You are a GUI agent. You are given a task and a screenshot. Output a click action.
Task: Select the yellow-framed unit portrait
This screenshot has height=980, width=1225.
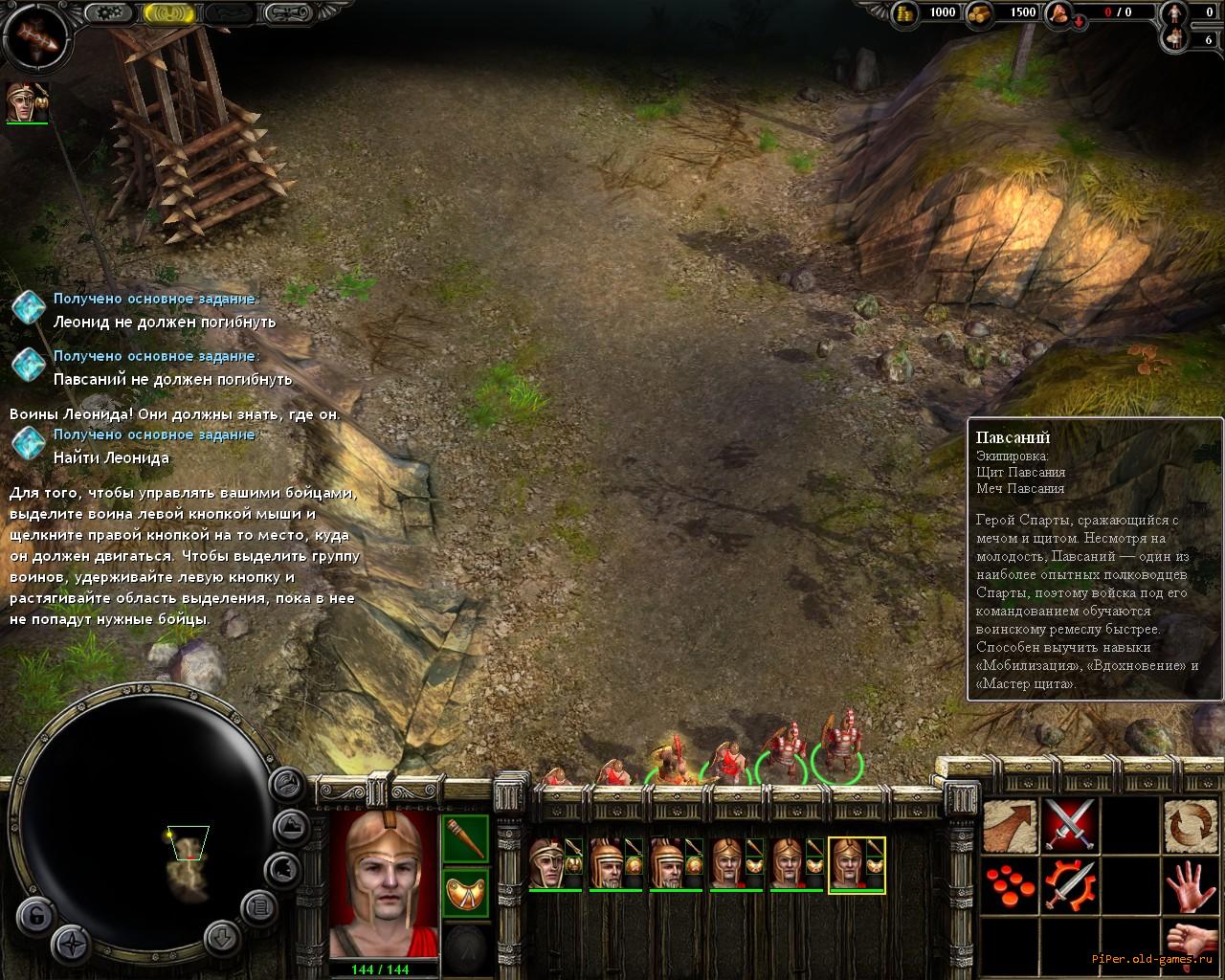click(x=857, y=865)
